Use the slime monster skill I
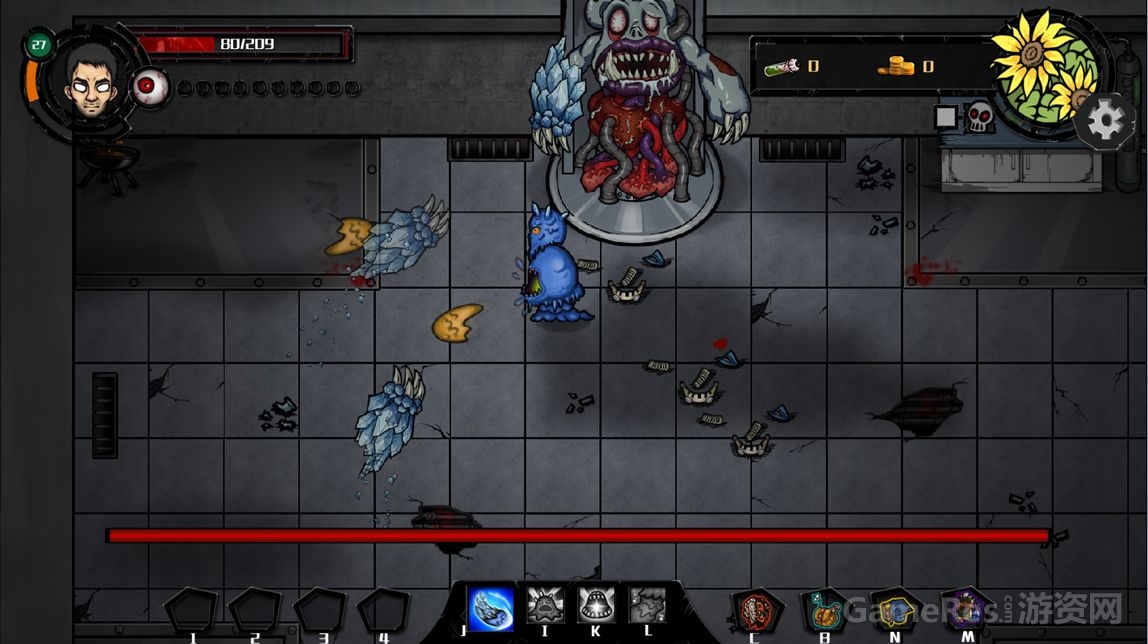This screenshot has width=1148, height=644. 543,606
